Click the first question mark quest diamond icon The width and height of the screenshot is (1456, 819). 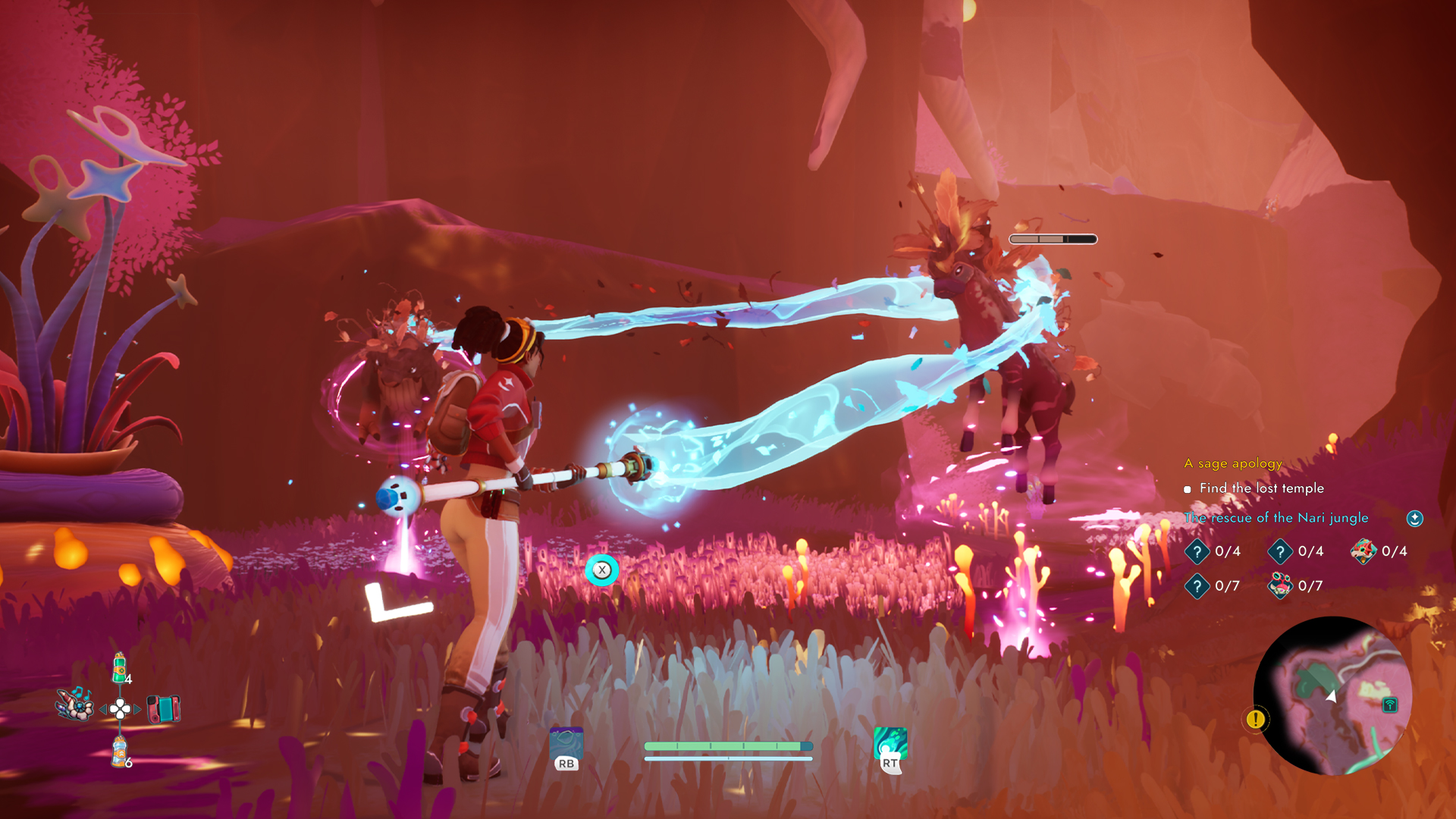[1197, 552]
